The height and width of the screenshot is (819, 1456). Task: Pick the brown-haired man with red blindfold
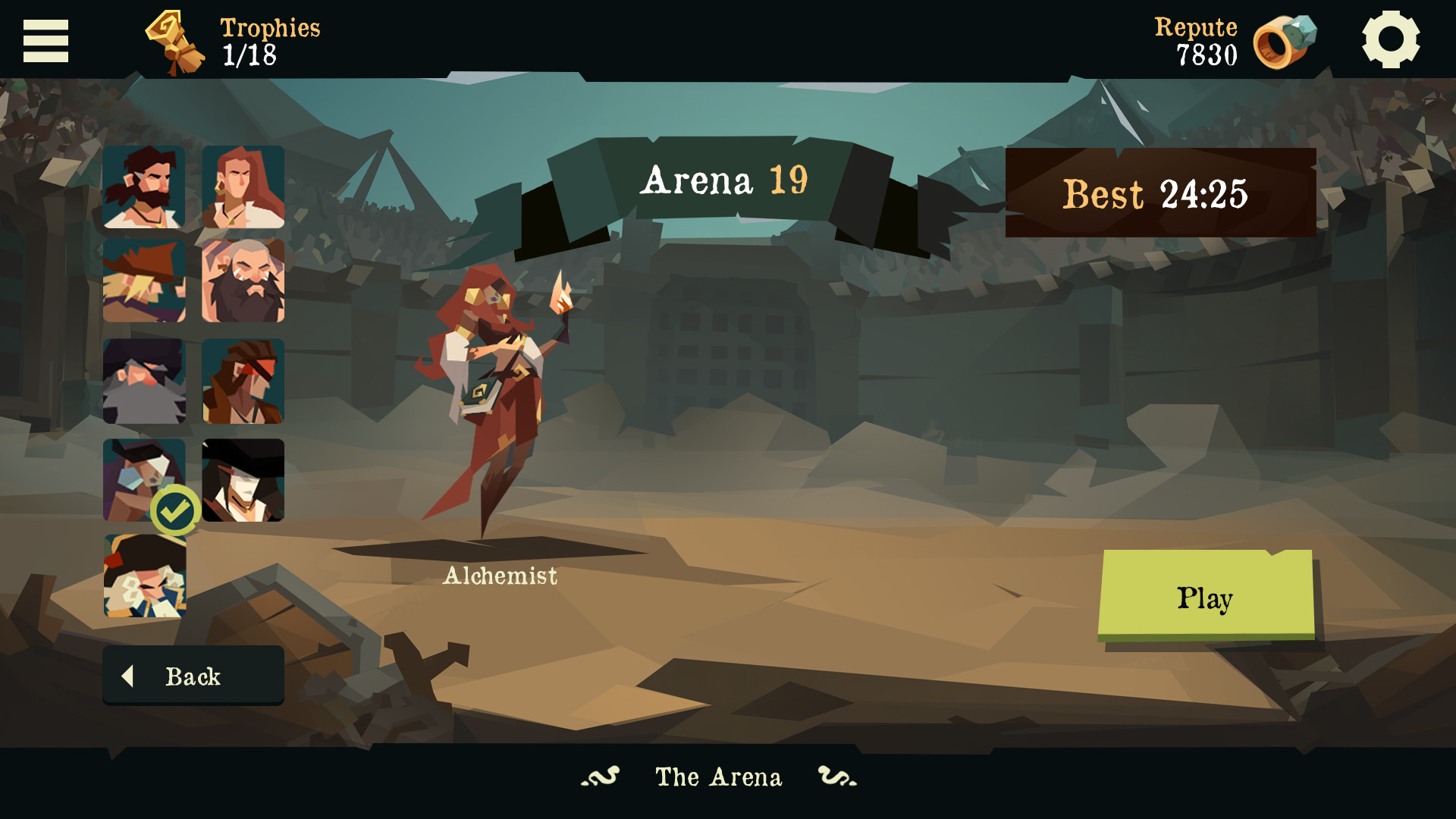coord(243,381)
